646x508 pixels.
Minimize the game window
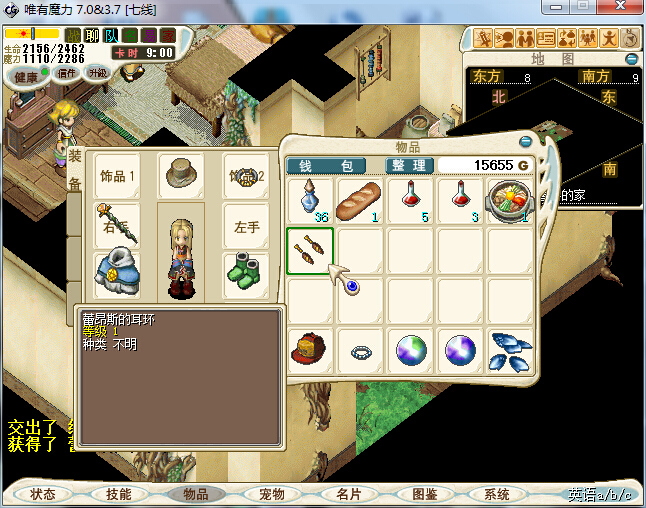[557, 8]
